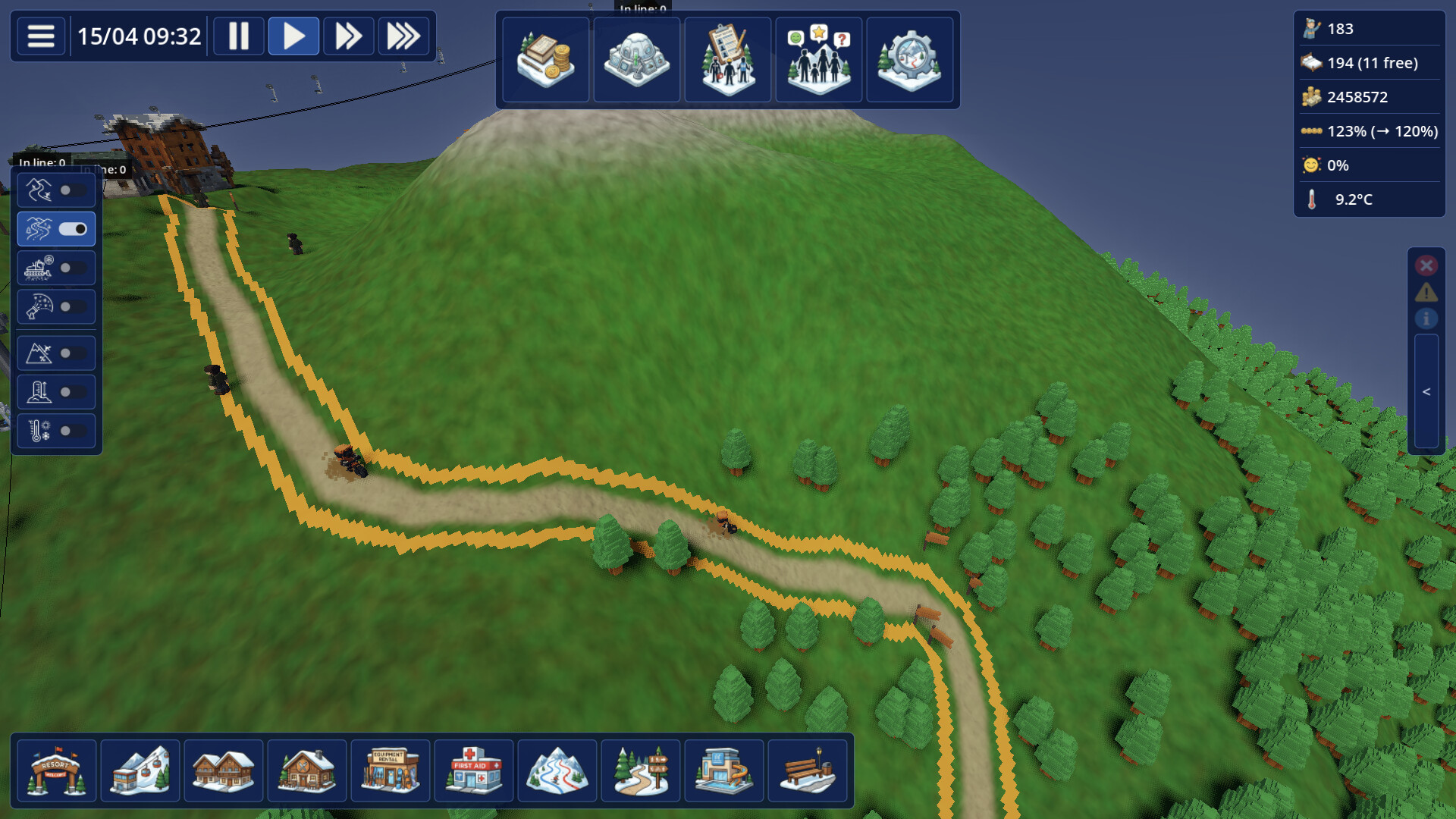The height and width of the screenshot is (819, 1456).
Task: Activate the fastest game speed
Action: click(x=404, y=35)
